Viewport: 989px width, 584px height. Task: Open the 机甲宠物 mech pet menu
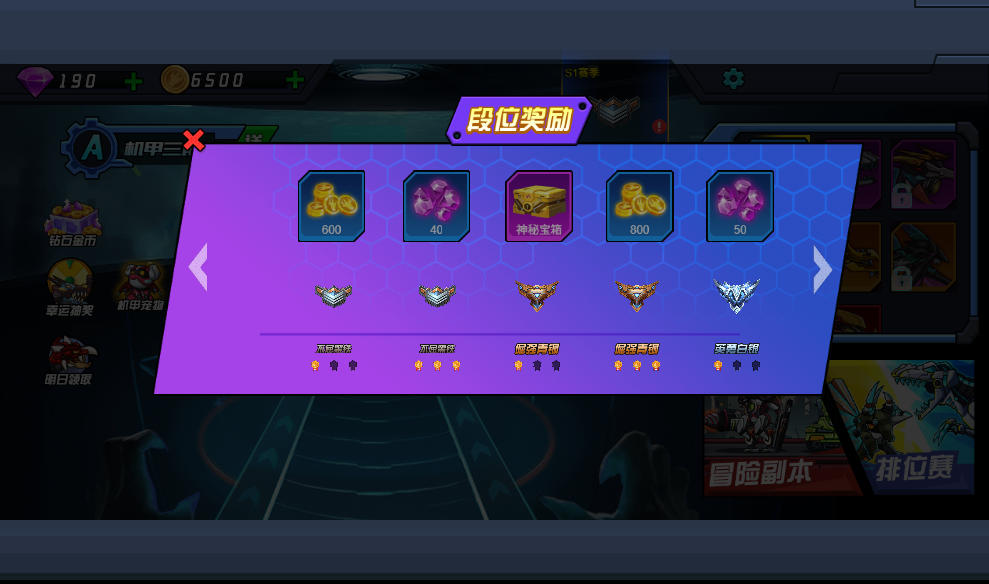(x=142, y=284)
